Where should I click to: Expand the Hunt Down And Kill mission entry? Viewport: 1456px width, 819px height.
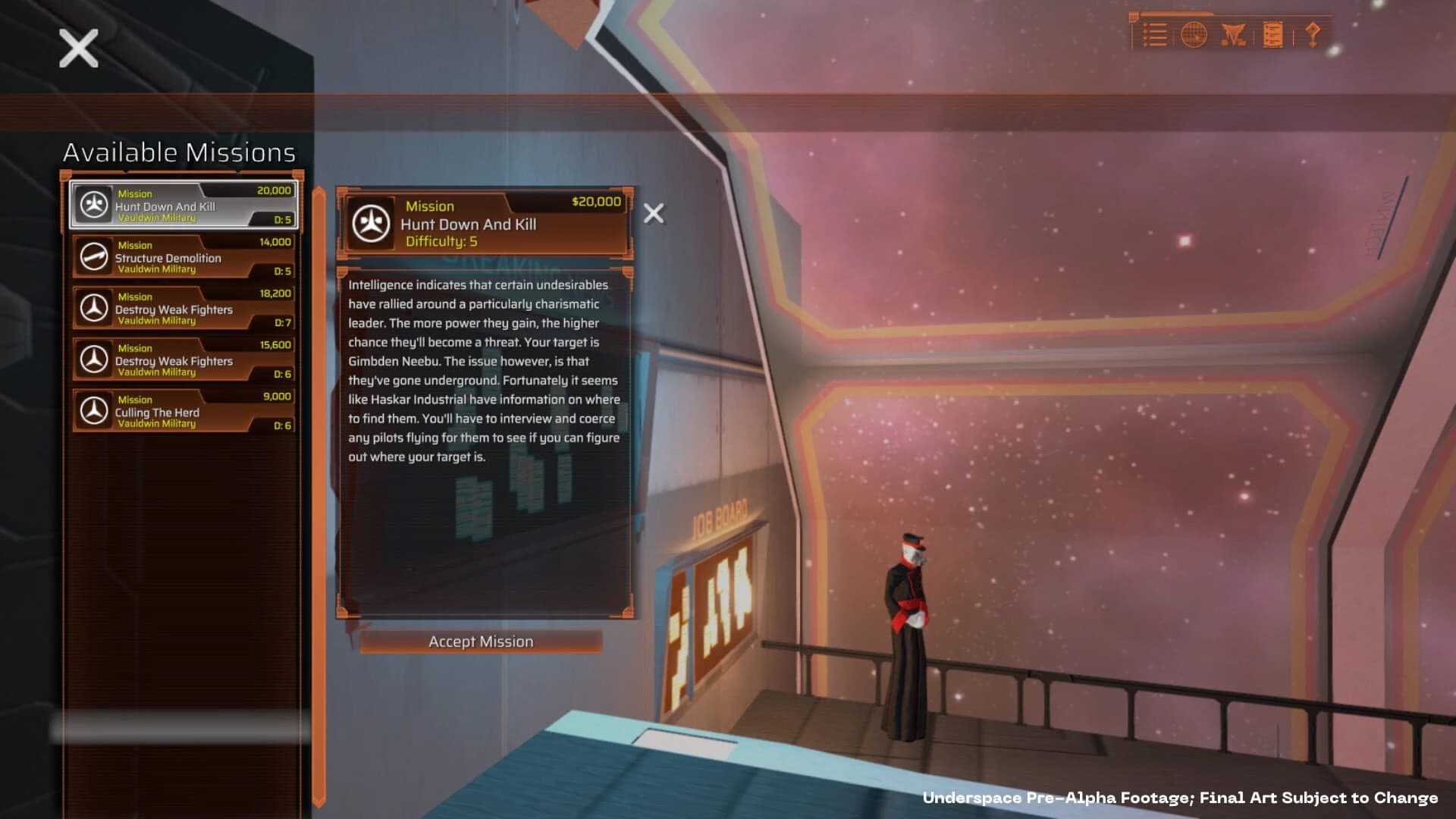(182, 205)
